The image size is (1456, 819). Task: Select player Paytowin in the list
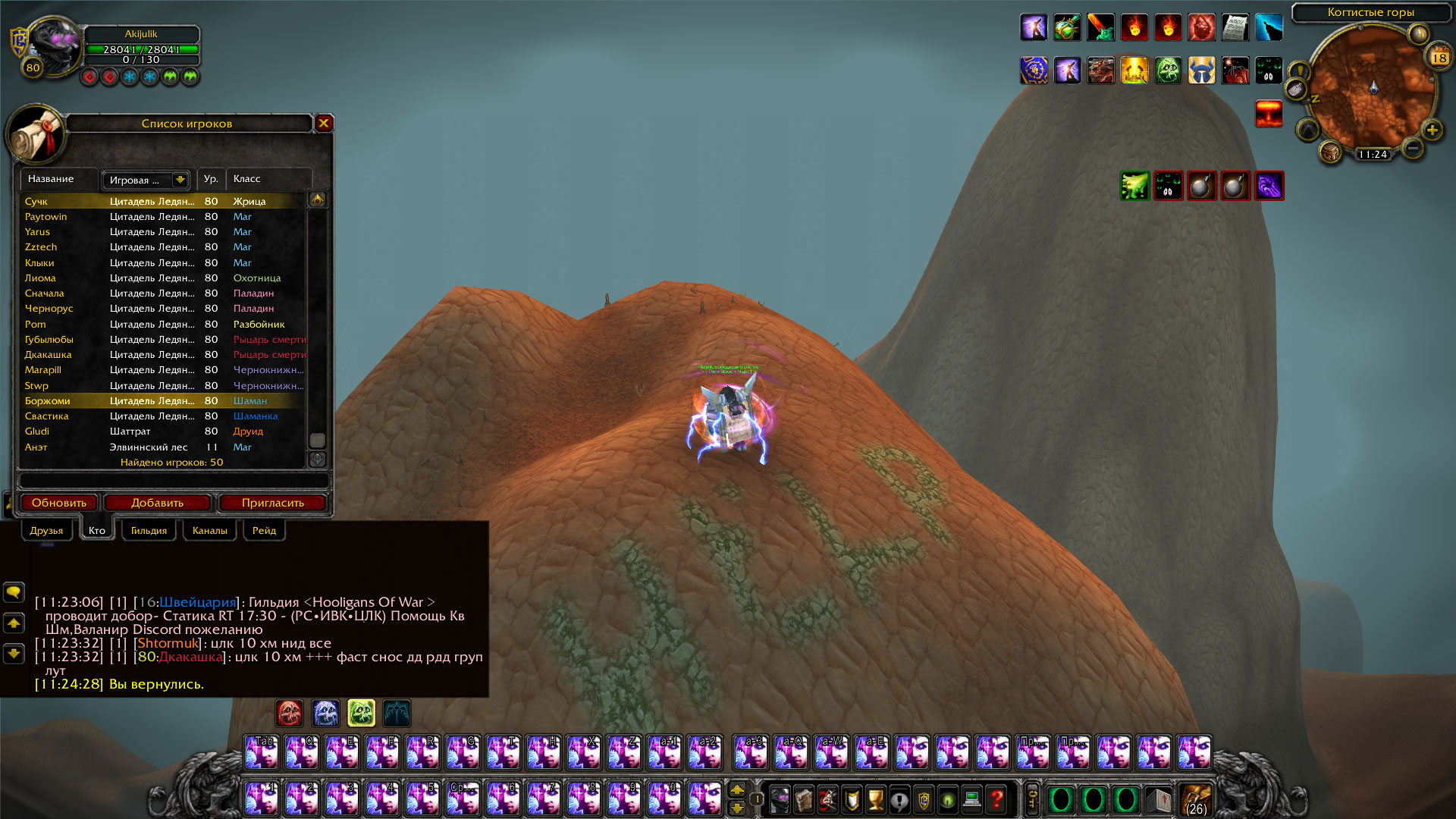[x=46, y=217]
